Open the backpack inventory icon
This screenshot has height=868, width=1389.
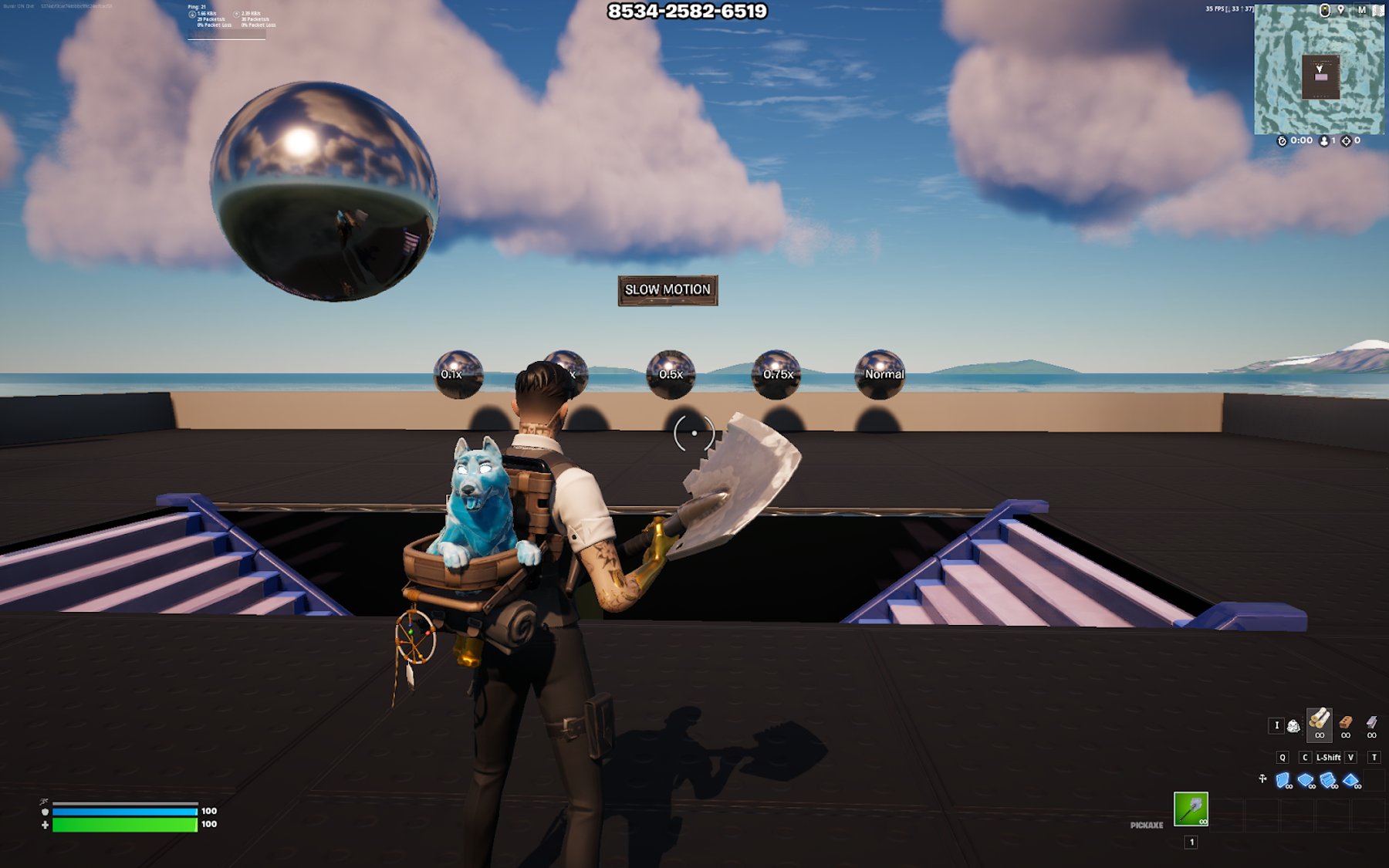point(1294,726)
